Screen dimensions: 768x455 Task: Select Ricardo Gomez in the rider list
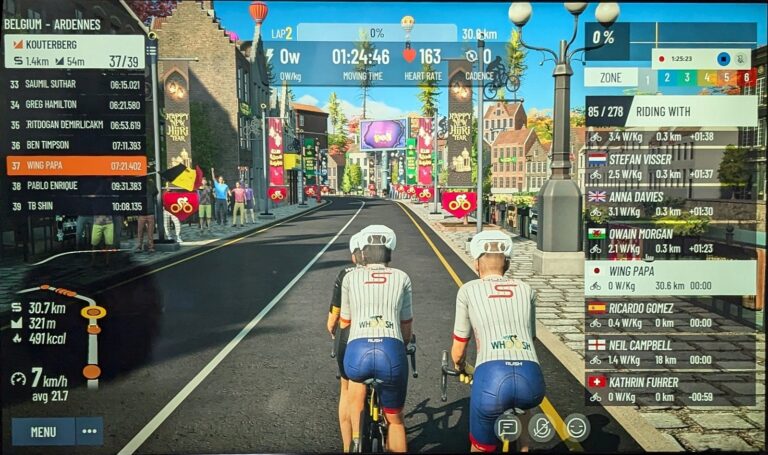pyautogui.click(x=670, y=315)
